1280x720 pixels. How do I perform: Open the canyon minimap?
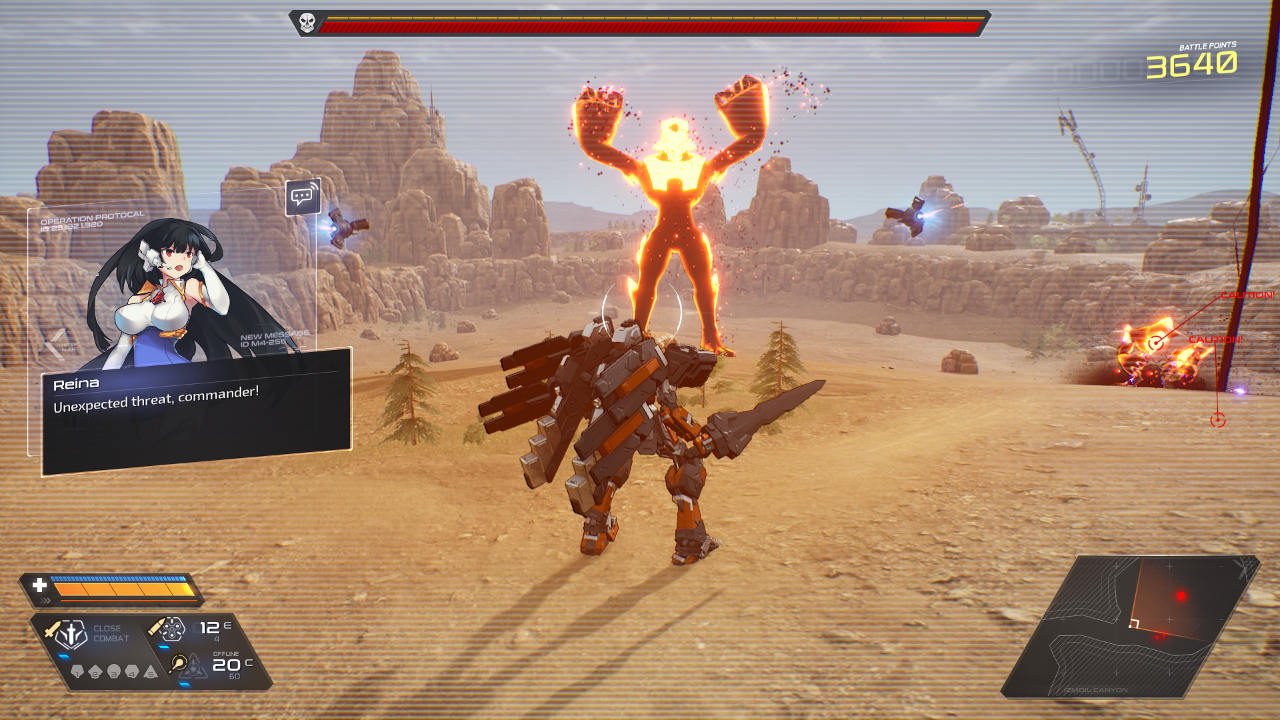(1128, 627)
